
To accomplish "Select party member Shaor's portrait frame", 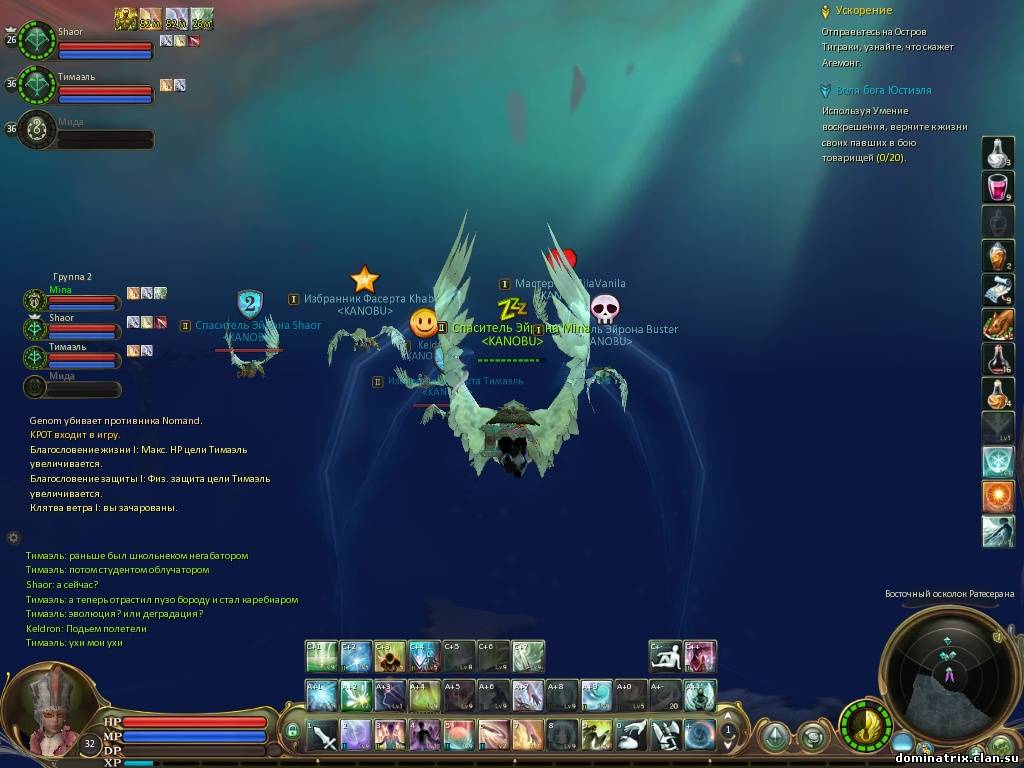I will 38,41.
